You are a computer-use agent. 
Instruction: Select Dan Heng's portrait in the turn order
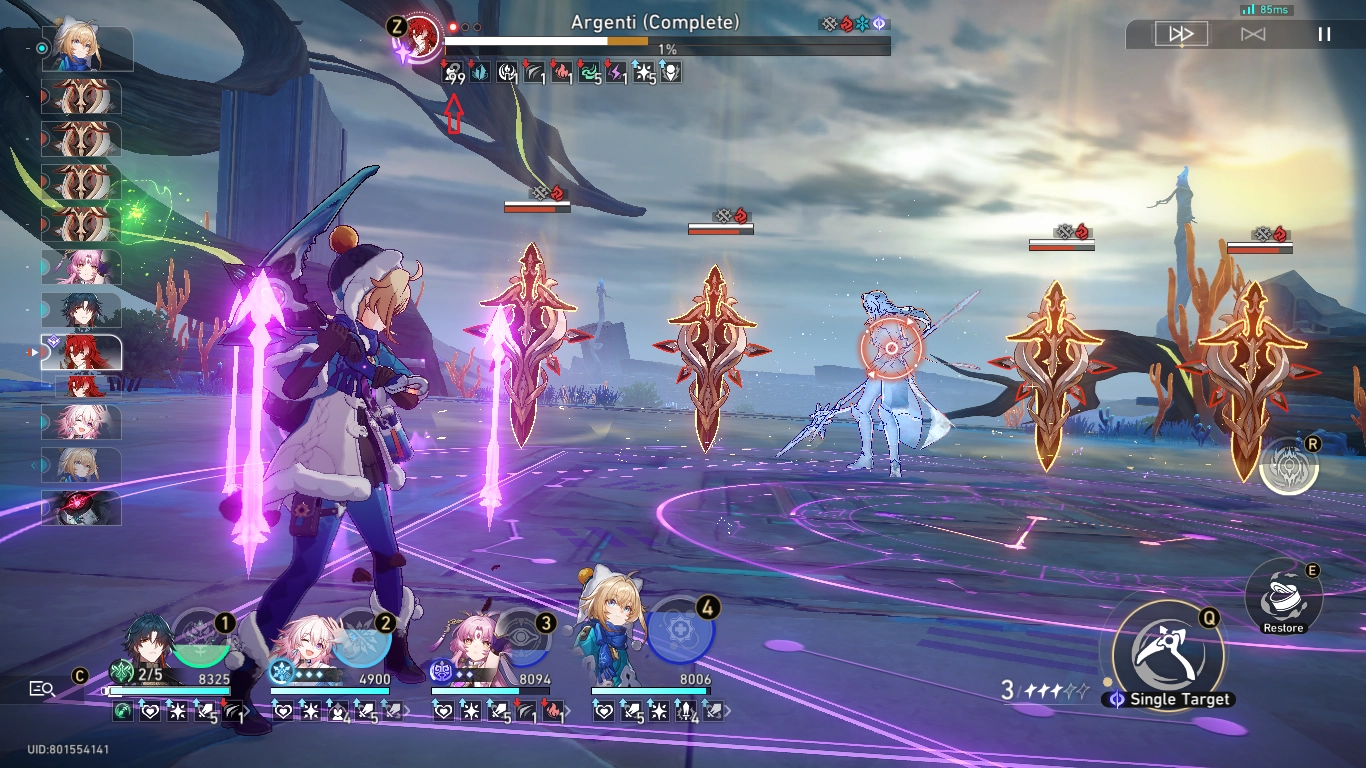click(x=83, y=310)
